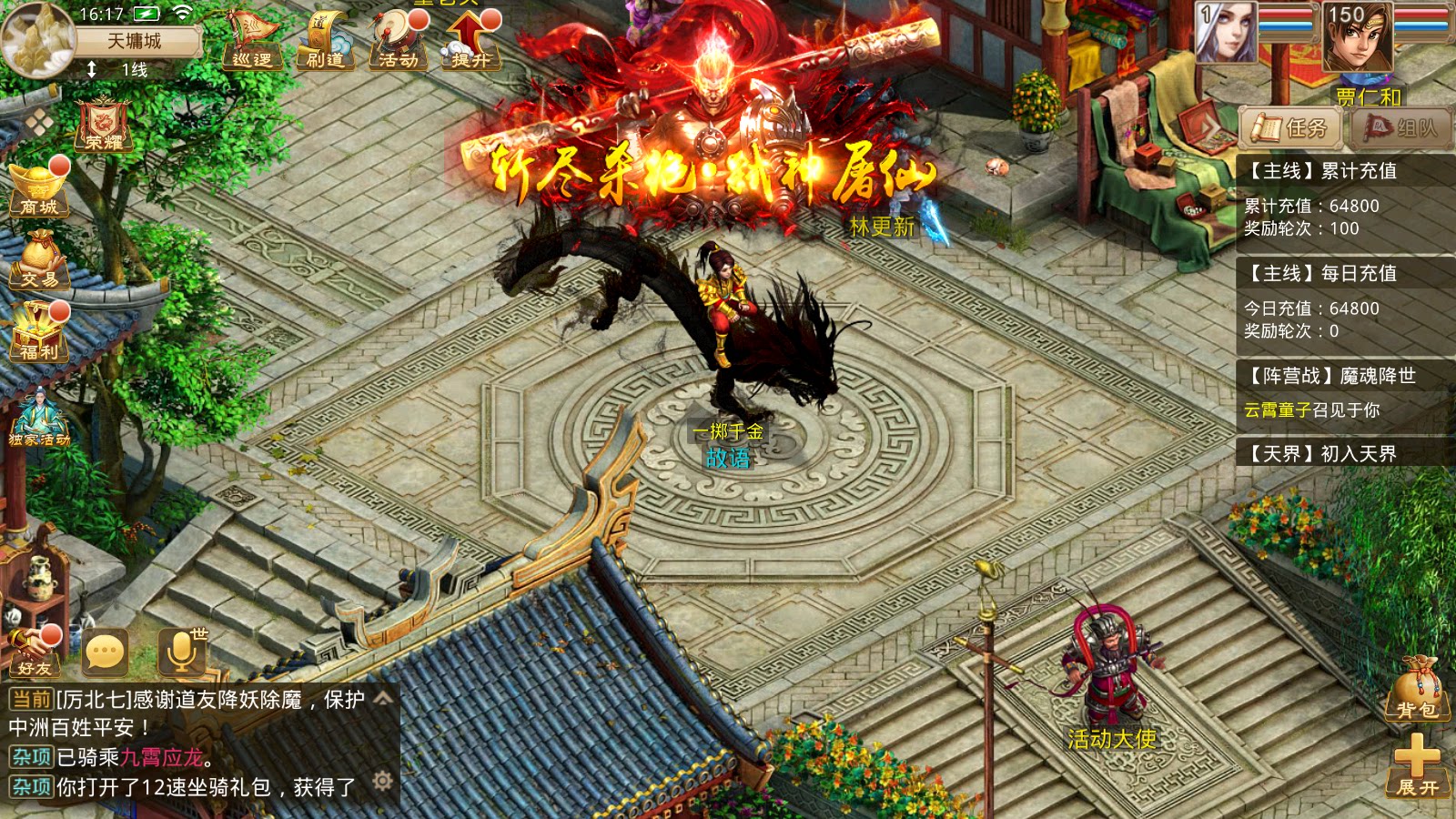The width and height of the screenshot is (1456, 819).
Task: Click the 提升 upgrade arrow icon
Action: point(469,41)
